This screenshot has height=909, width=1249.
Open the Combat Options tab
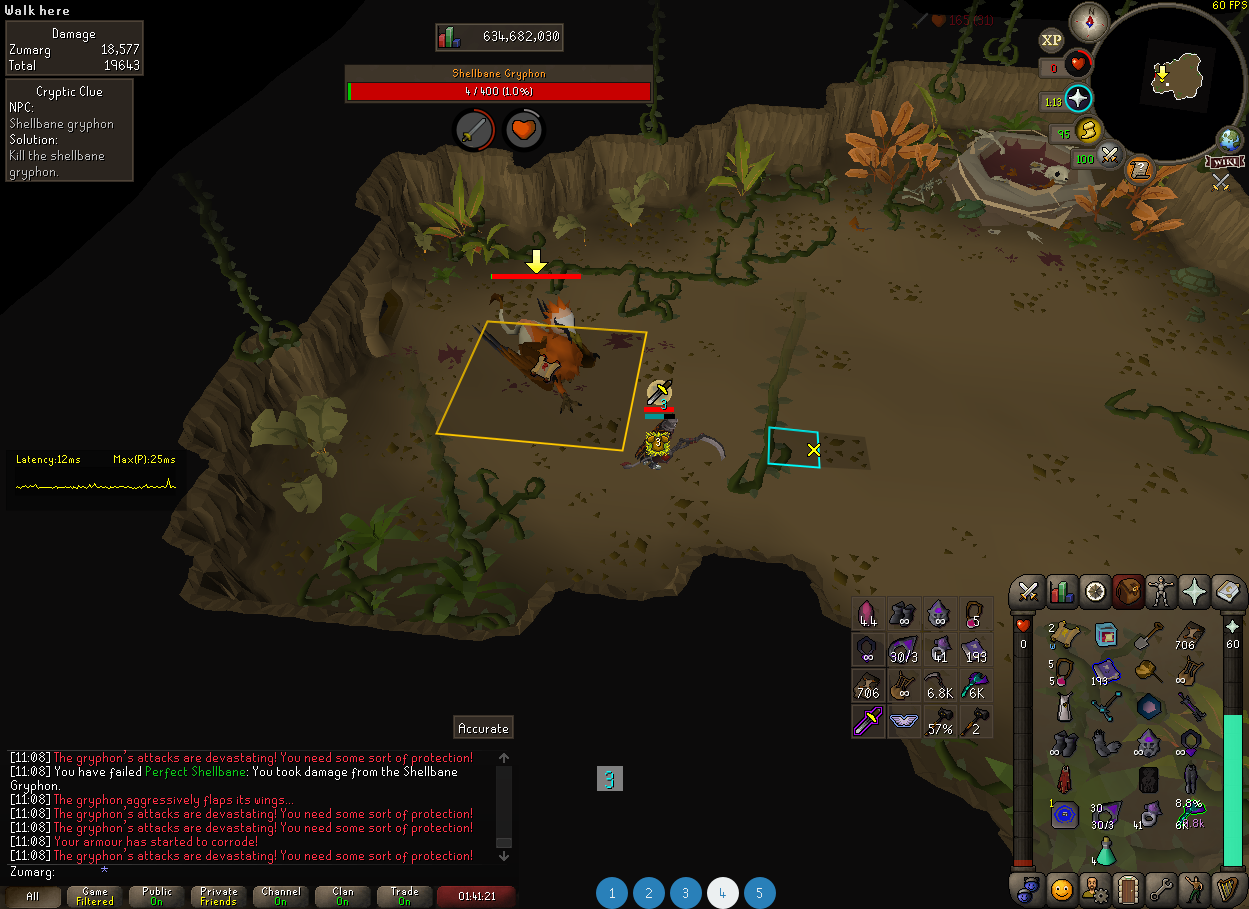tap(1027, 592)
